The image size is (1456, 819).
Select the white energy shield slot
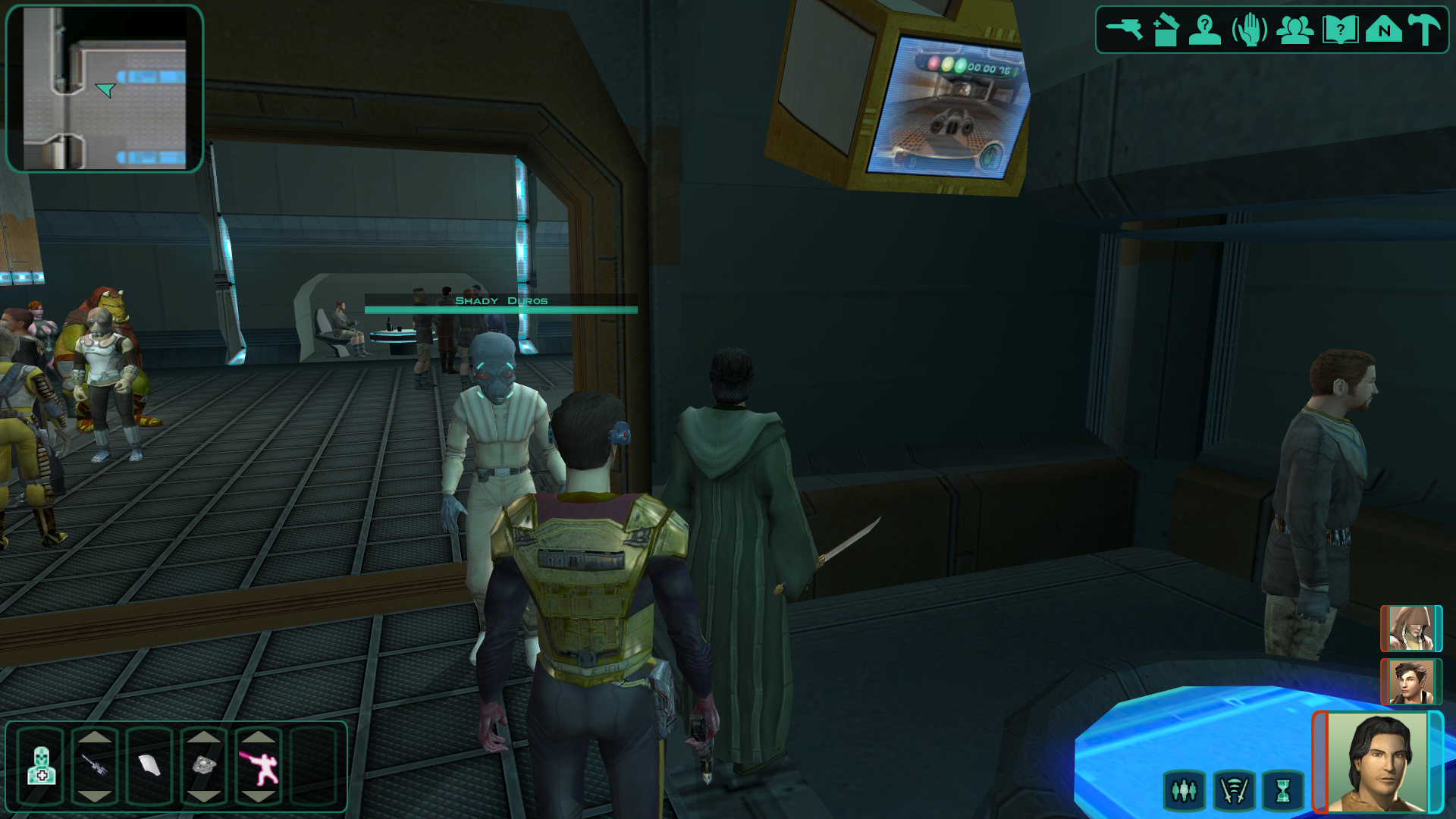[149, 765]
